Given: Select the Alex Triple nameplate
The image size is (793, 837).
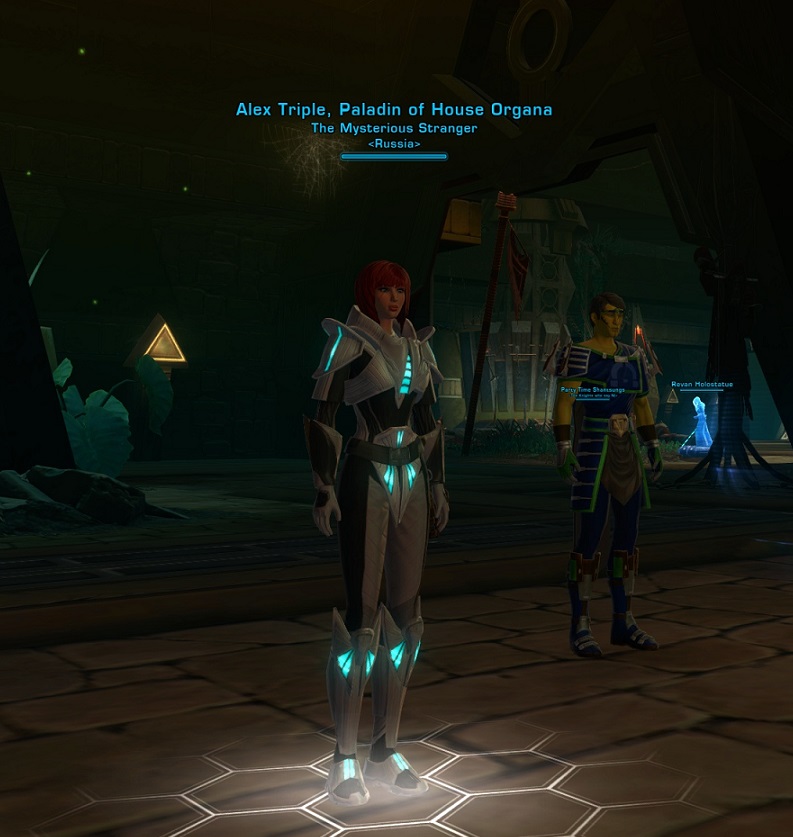Looking at the screenshot, I should tap(394, 110).
